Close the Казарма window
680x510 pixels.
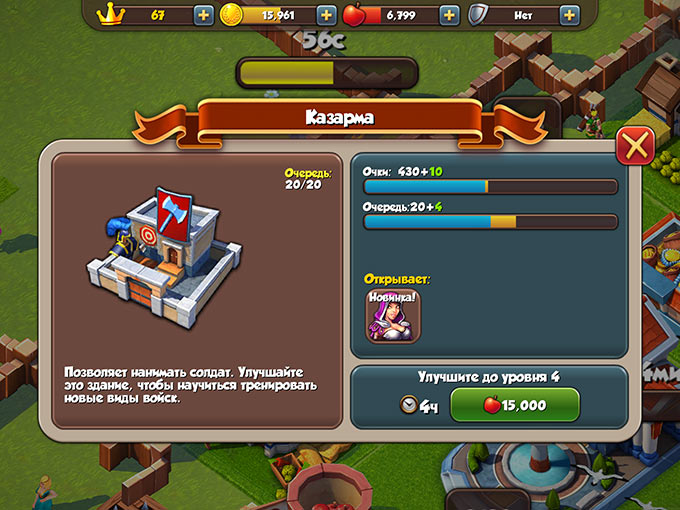(635, 147)
